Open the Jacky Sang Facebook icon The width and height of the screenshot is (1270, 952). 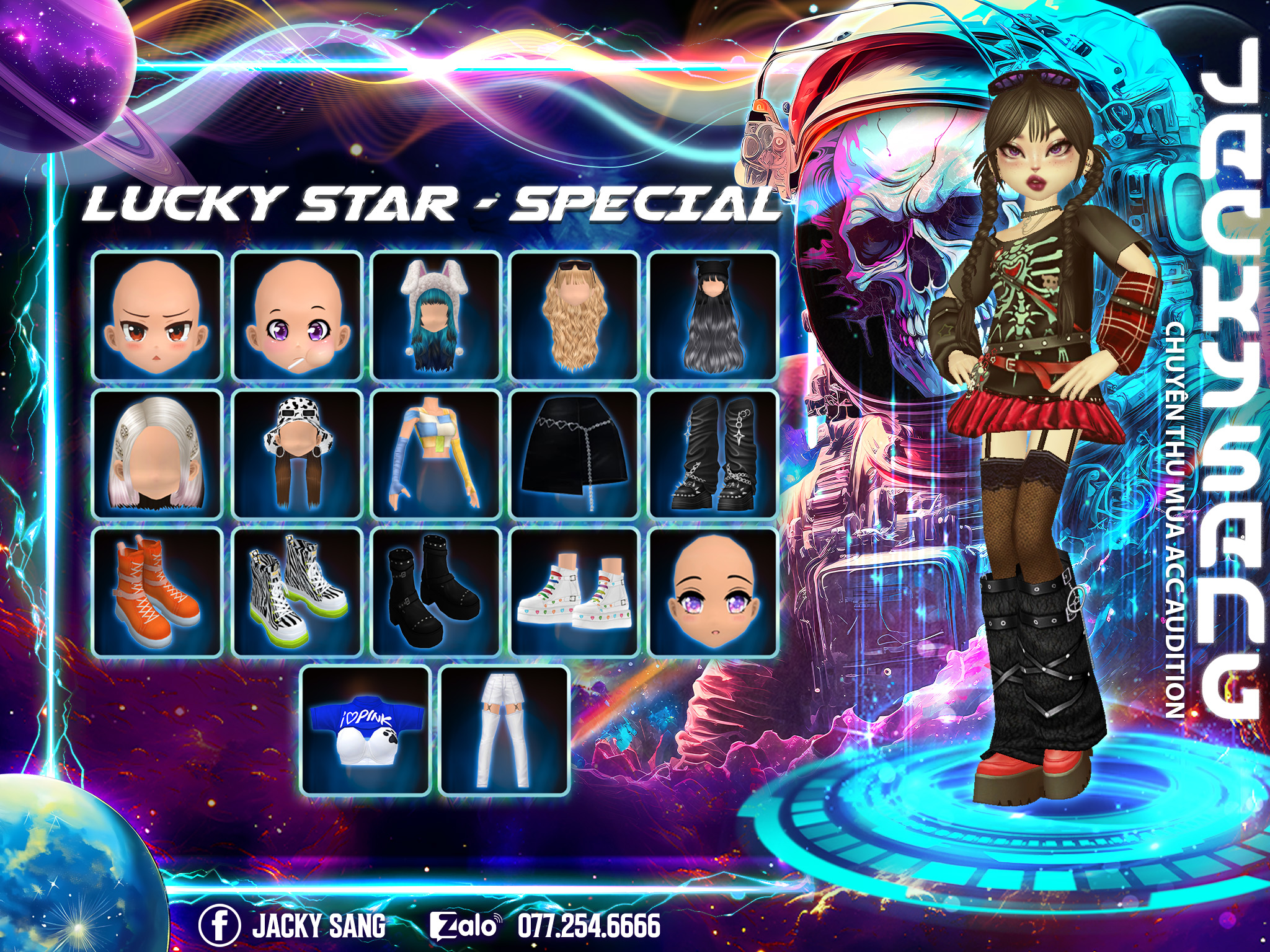tap(220, 925)
